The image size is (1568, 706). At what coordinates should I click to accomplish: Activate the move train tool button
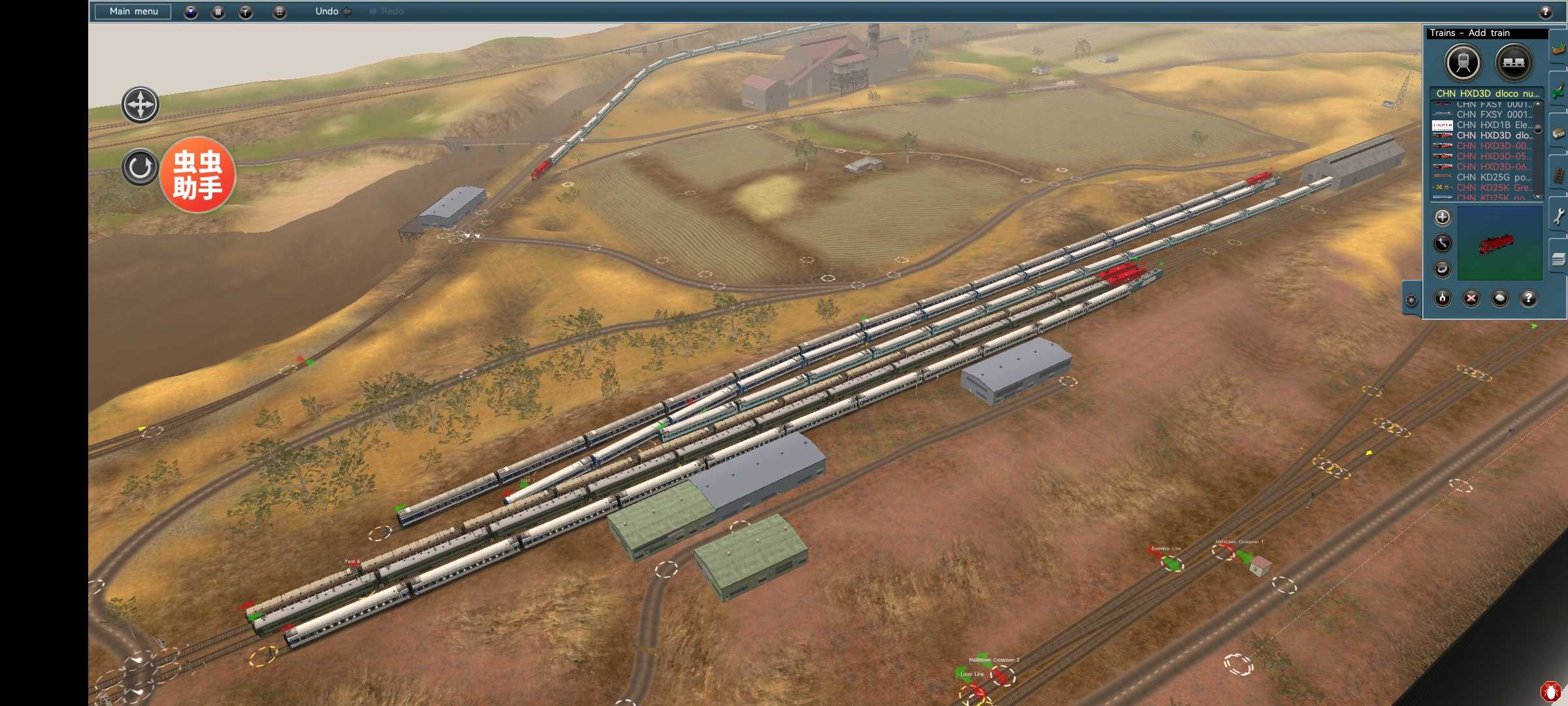[1443, 243]
